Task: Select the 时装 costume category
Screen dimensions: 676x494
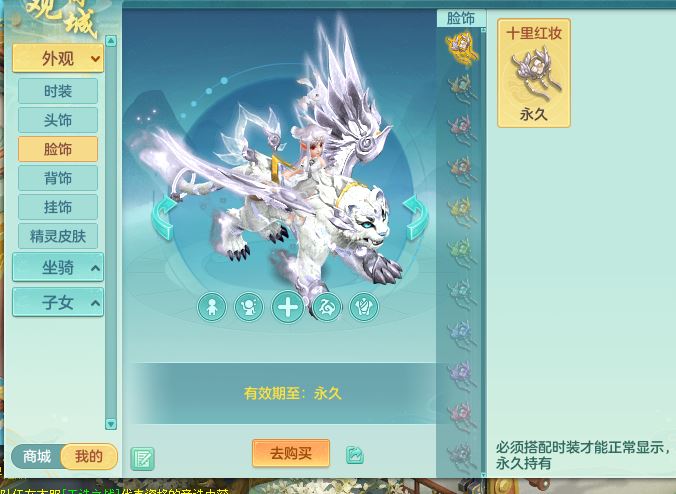Action: point(58,91)
